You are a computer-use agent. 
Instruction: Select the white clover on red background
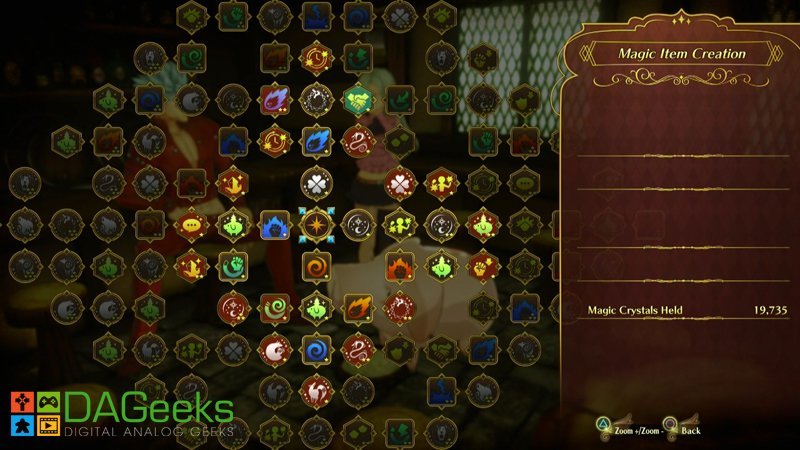tap(400, 183)
